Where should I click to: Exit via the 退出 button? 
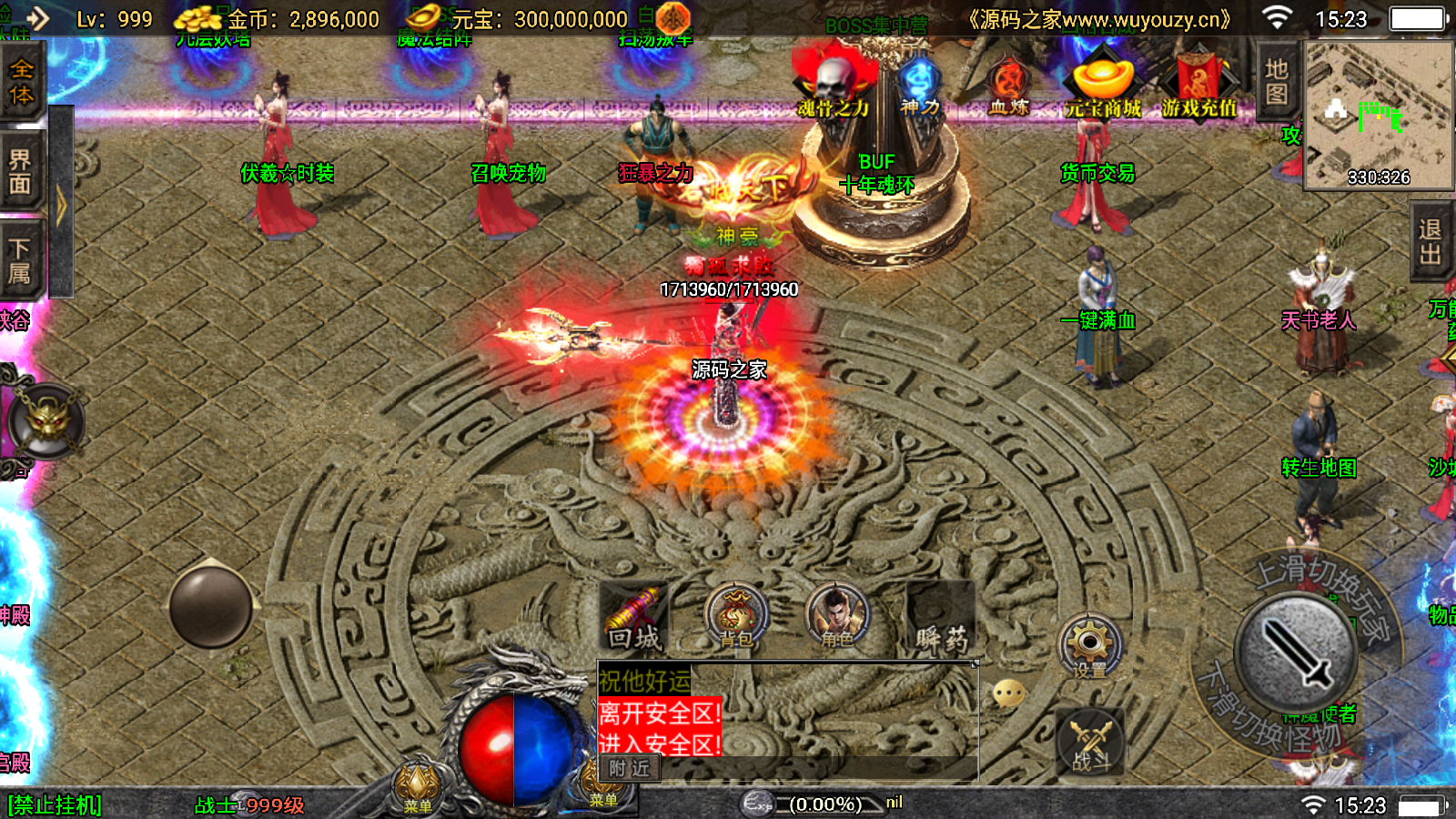[x=1431, y=243]
